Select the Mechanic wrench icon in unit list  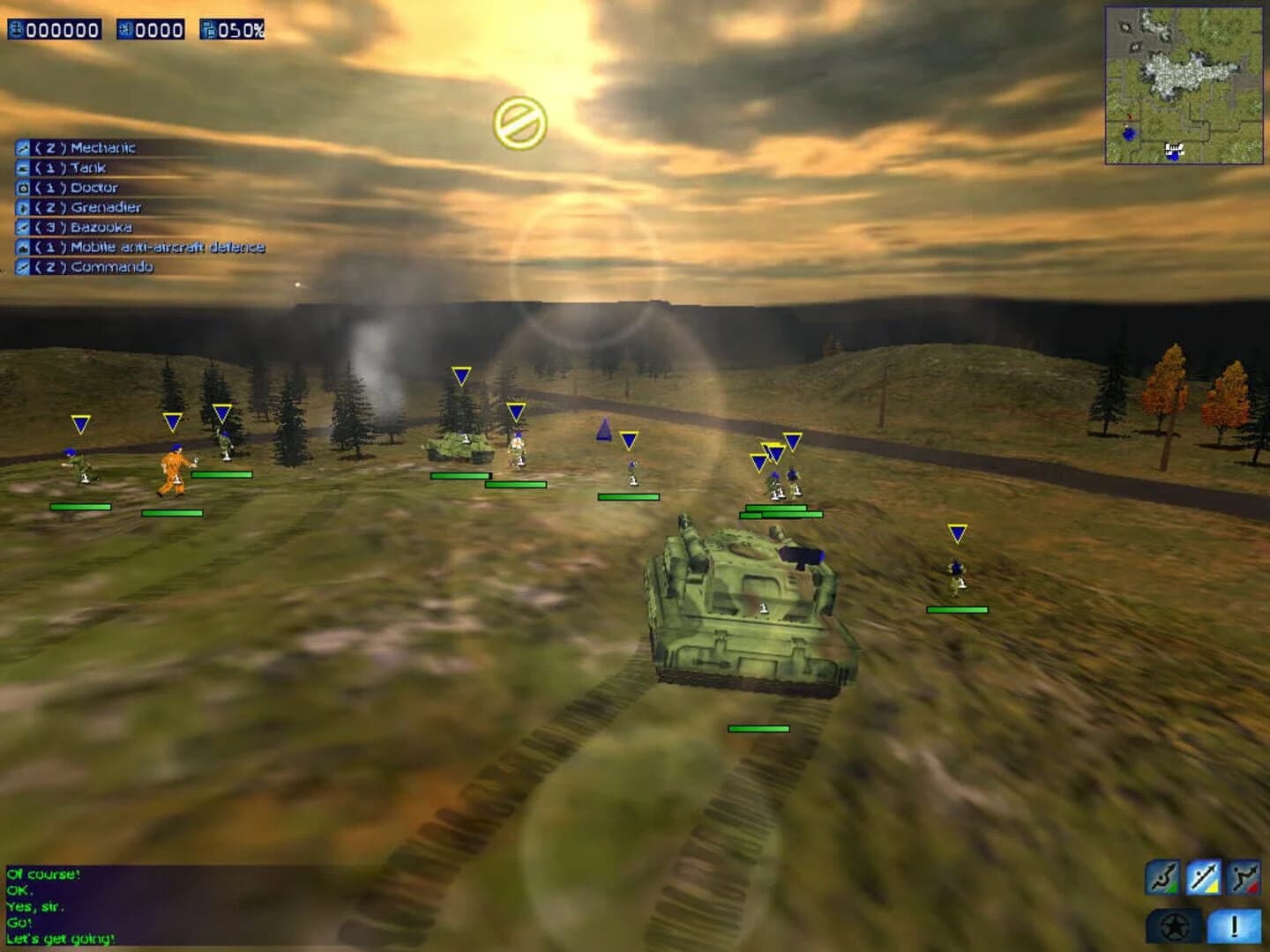click(x=21, y=147)
